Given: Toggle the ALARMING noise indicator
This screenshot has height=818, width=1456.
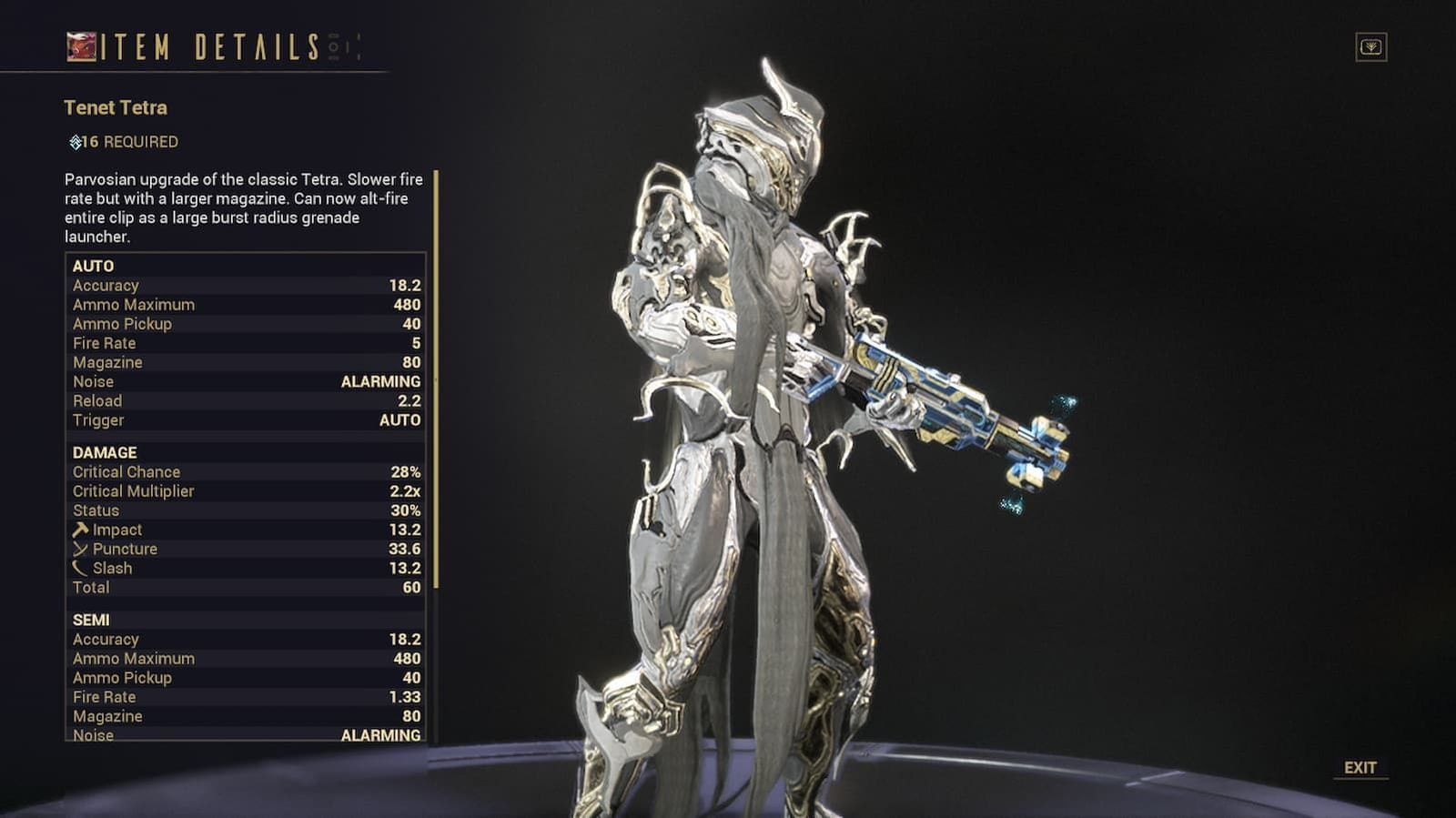Looking at the screenshot, I should pyautogui.click(x=379, y=381).
